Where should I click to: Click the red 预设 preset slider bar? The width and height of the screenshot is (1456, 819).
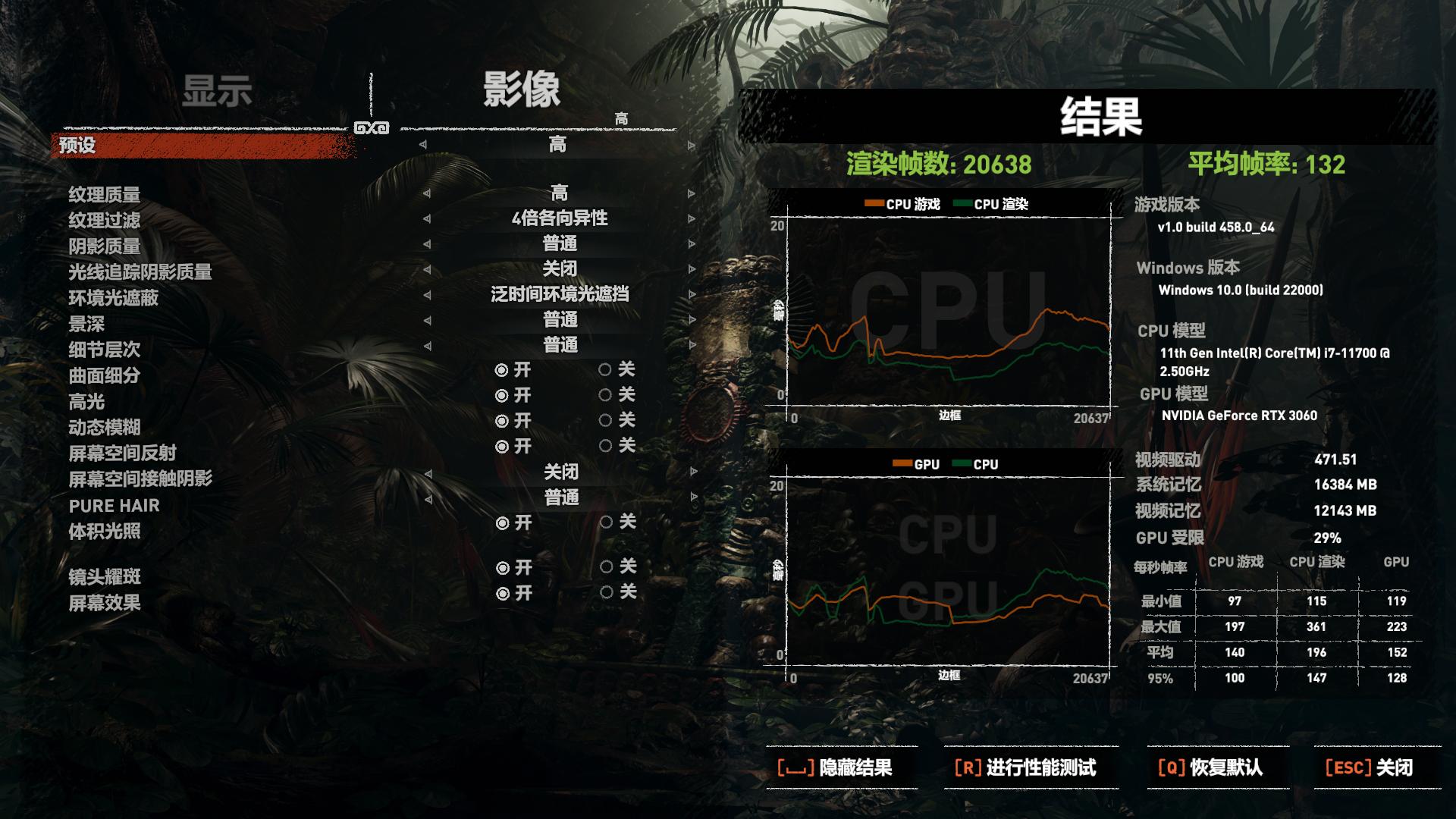point(197,143)
